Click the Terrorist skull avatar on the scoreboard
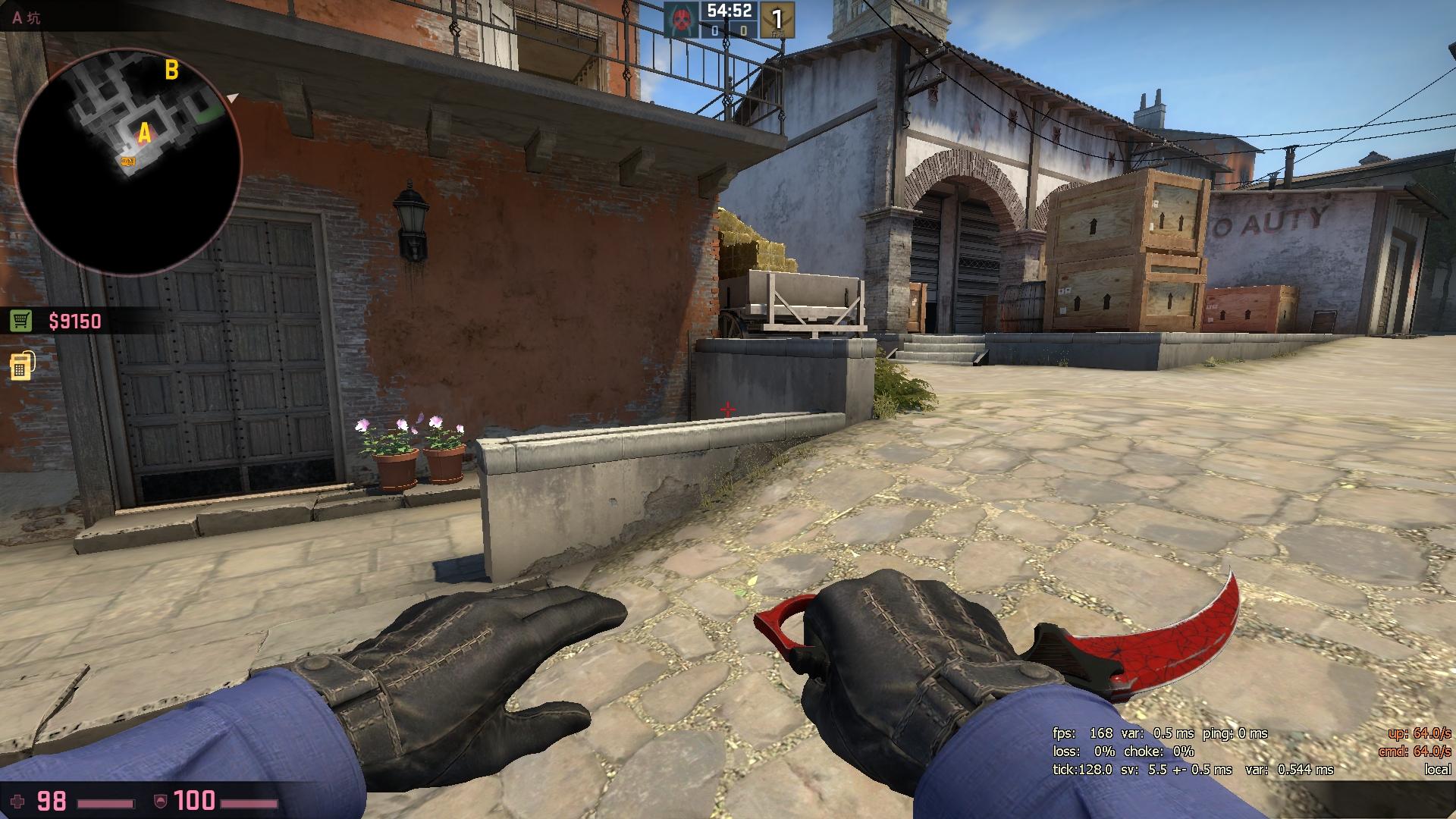Image resolution: width=1456 pixels, height=819 pixels. pyautogui.click(x=681, y=20)
